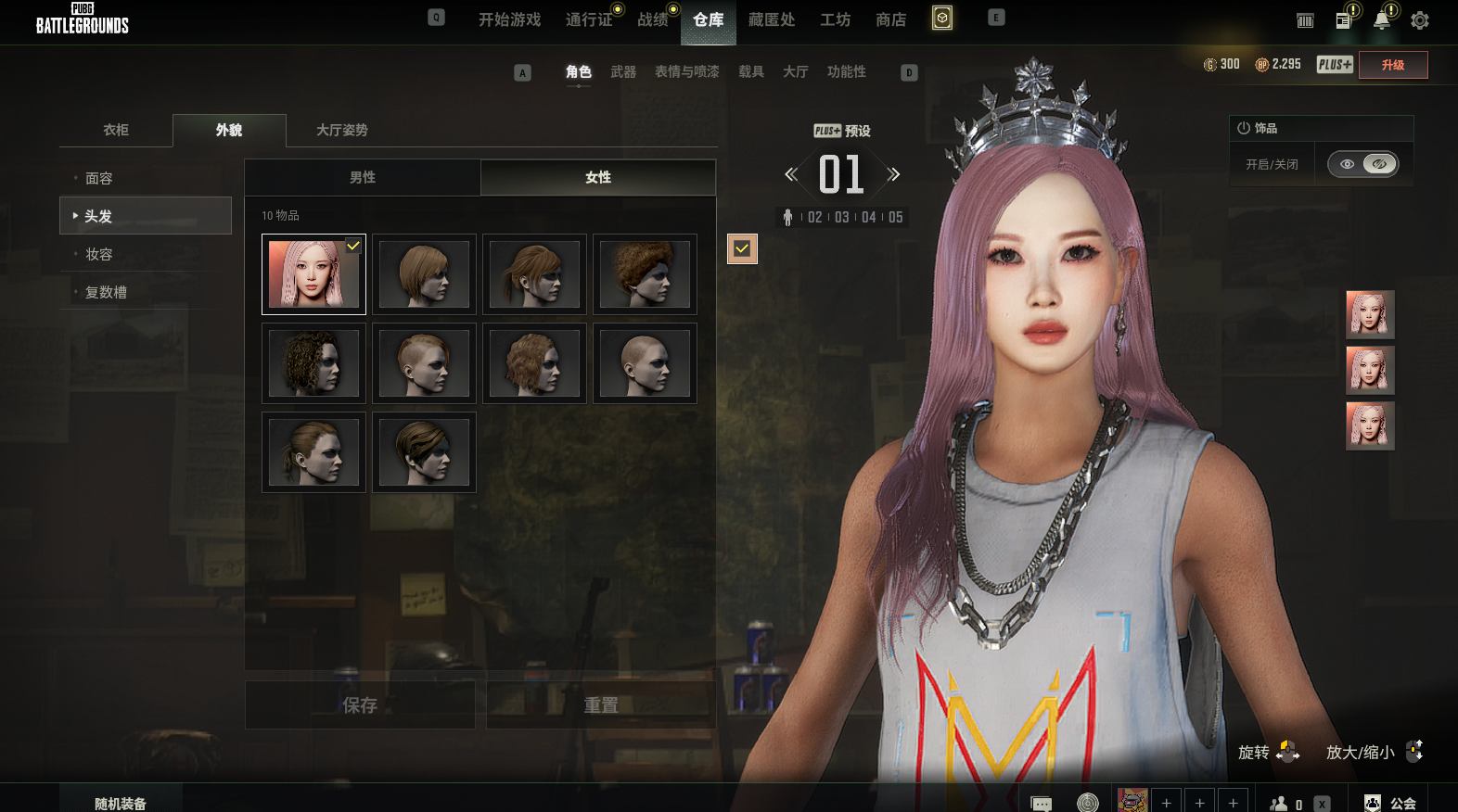Image resolution: width=1458 pixels, height=812 pixels.
Task: Switch to the 武器 weapons tab
Action: click(623, 71)
